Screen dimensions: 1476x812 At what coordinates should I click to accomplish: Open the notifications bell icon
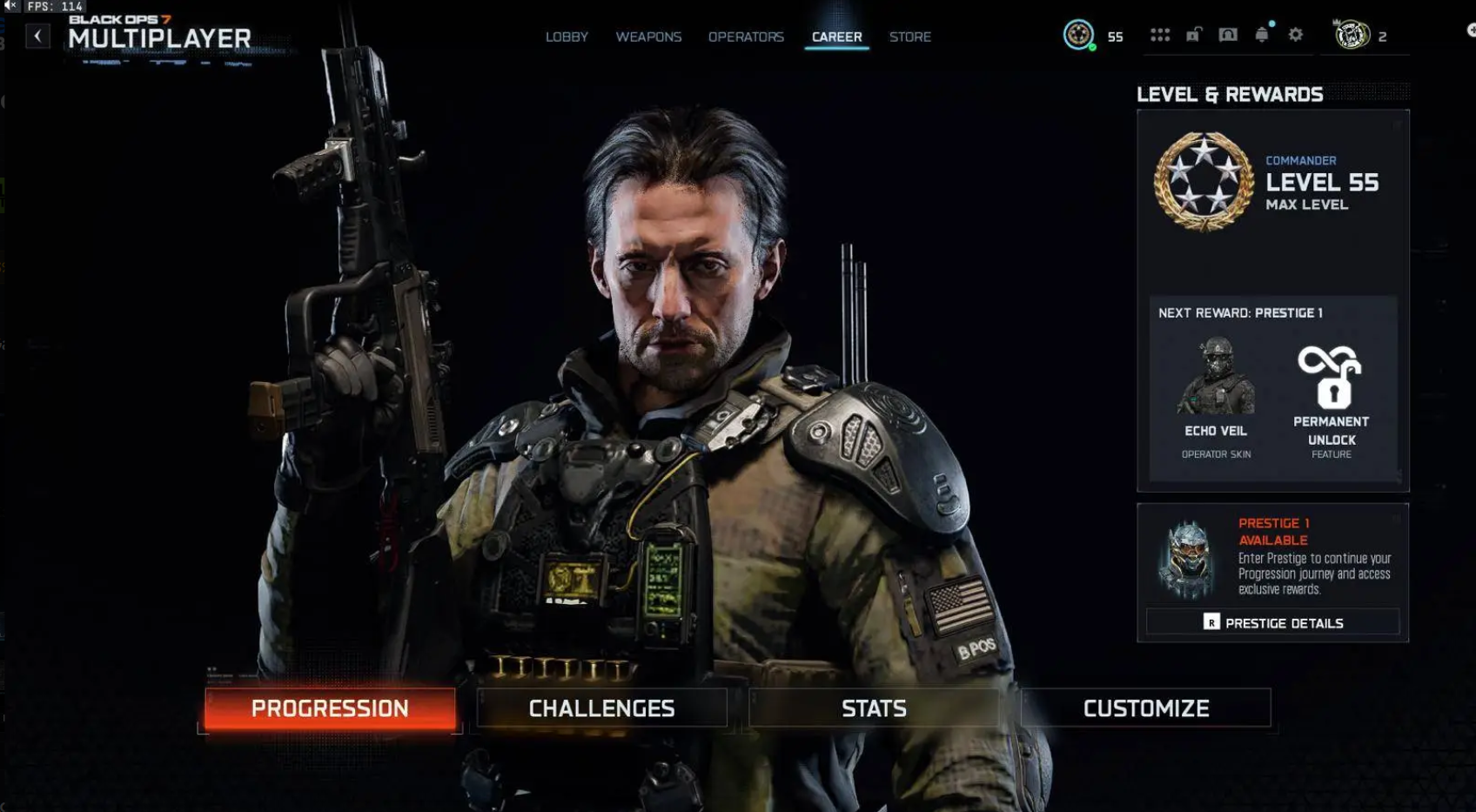point(1260,35)
